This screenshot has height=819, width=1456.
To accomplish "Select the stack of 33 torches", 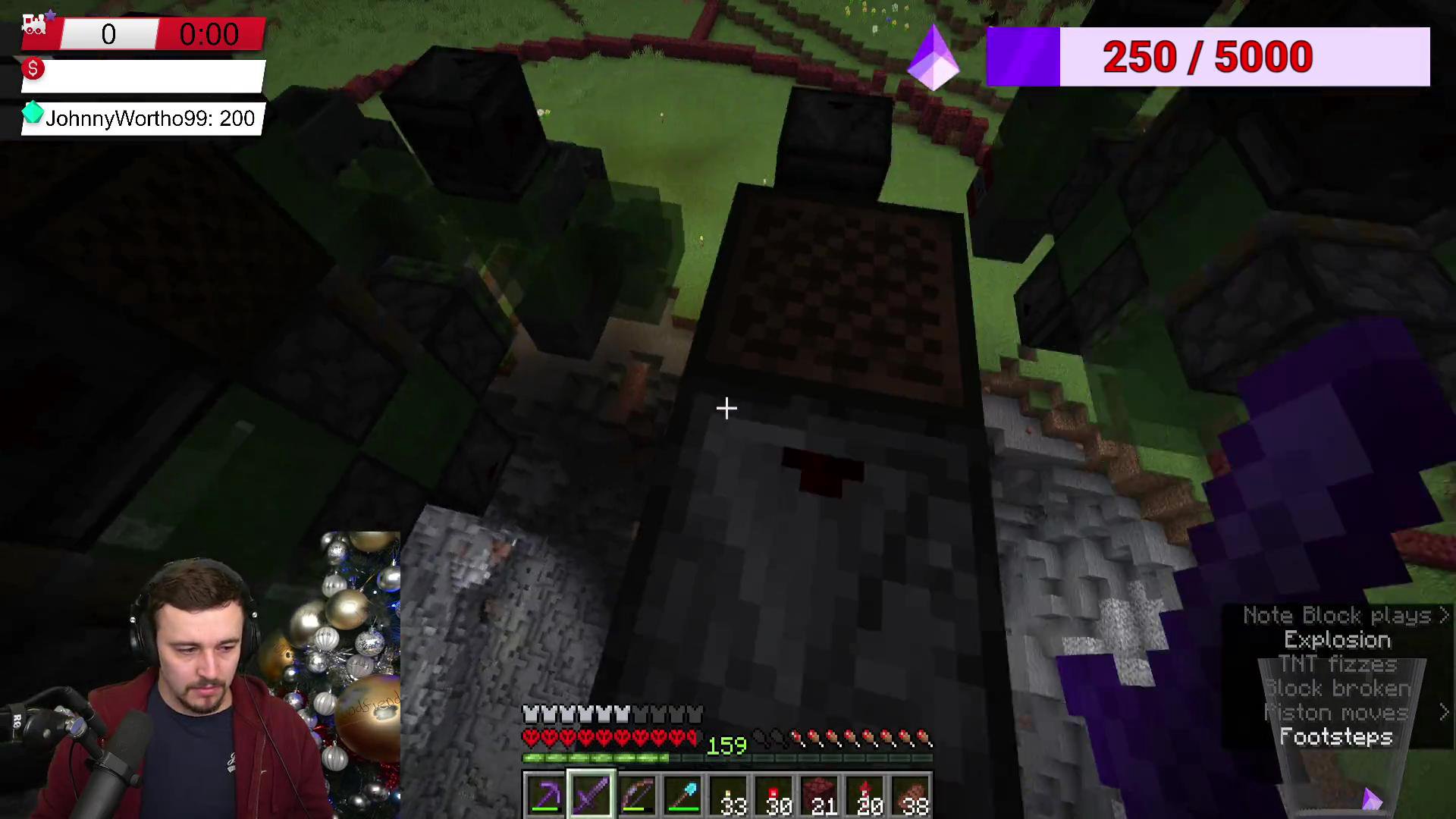I will [x=729, y=795].
